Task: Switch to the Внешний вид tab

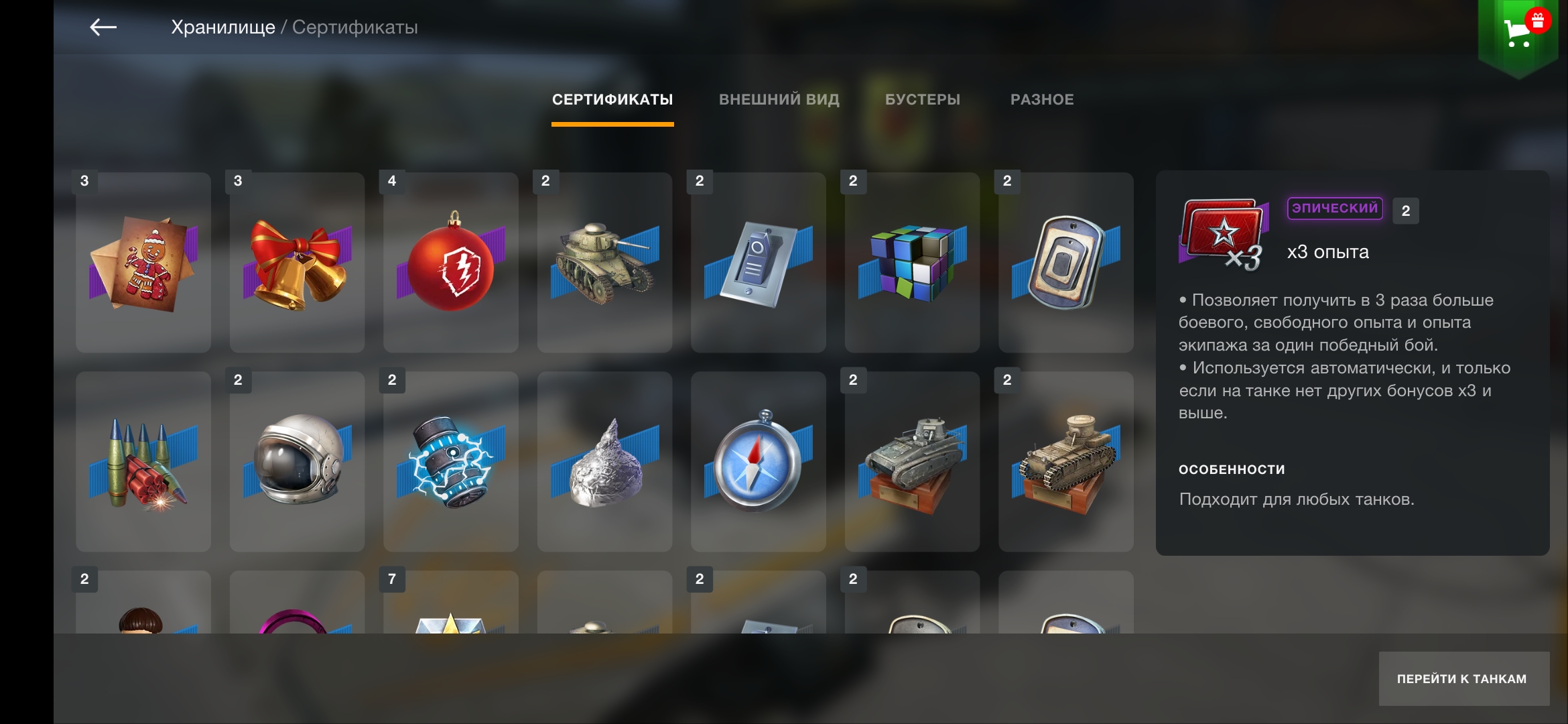Action: 779,100
